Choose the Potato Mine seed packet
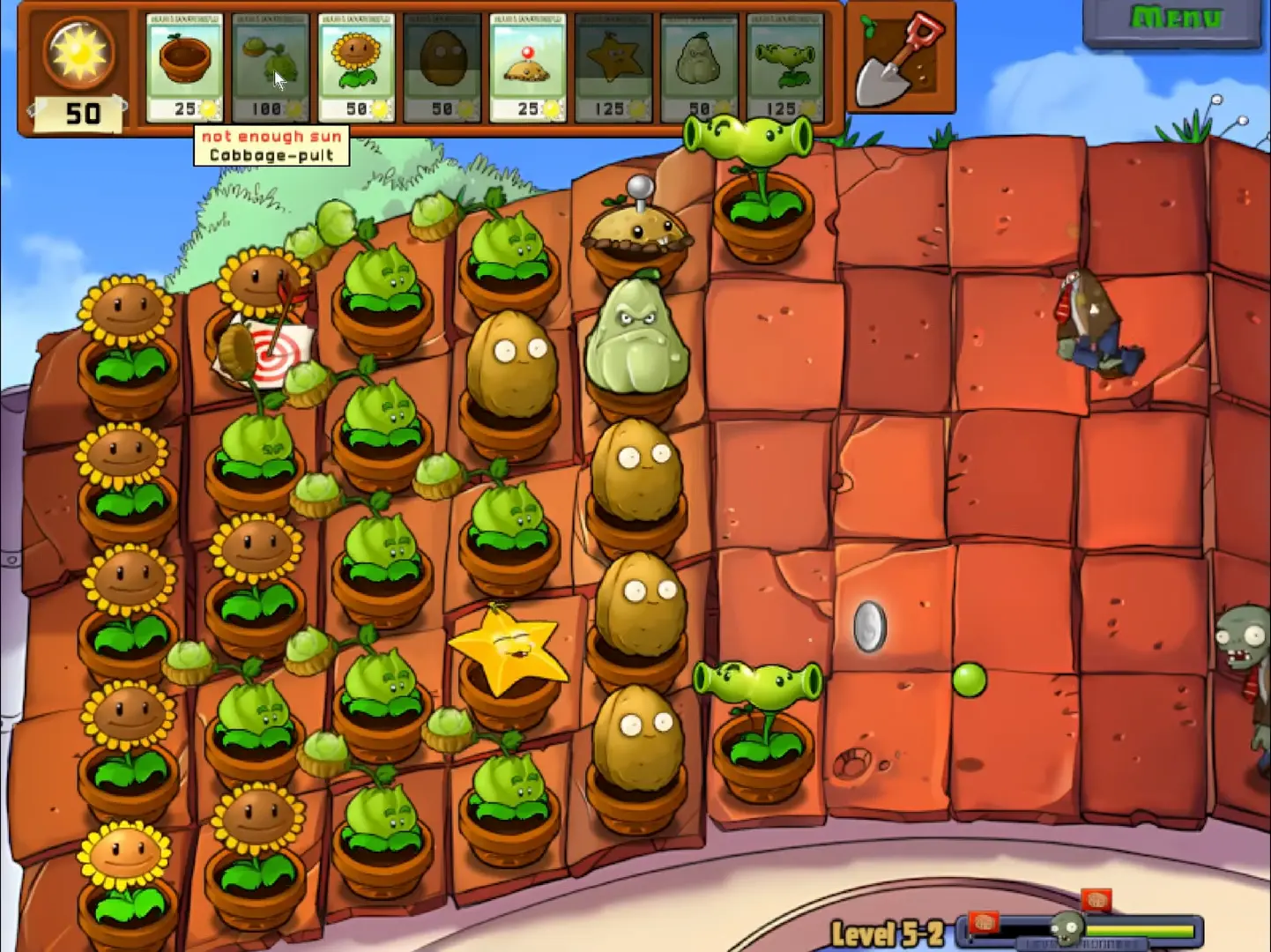 527,67
